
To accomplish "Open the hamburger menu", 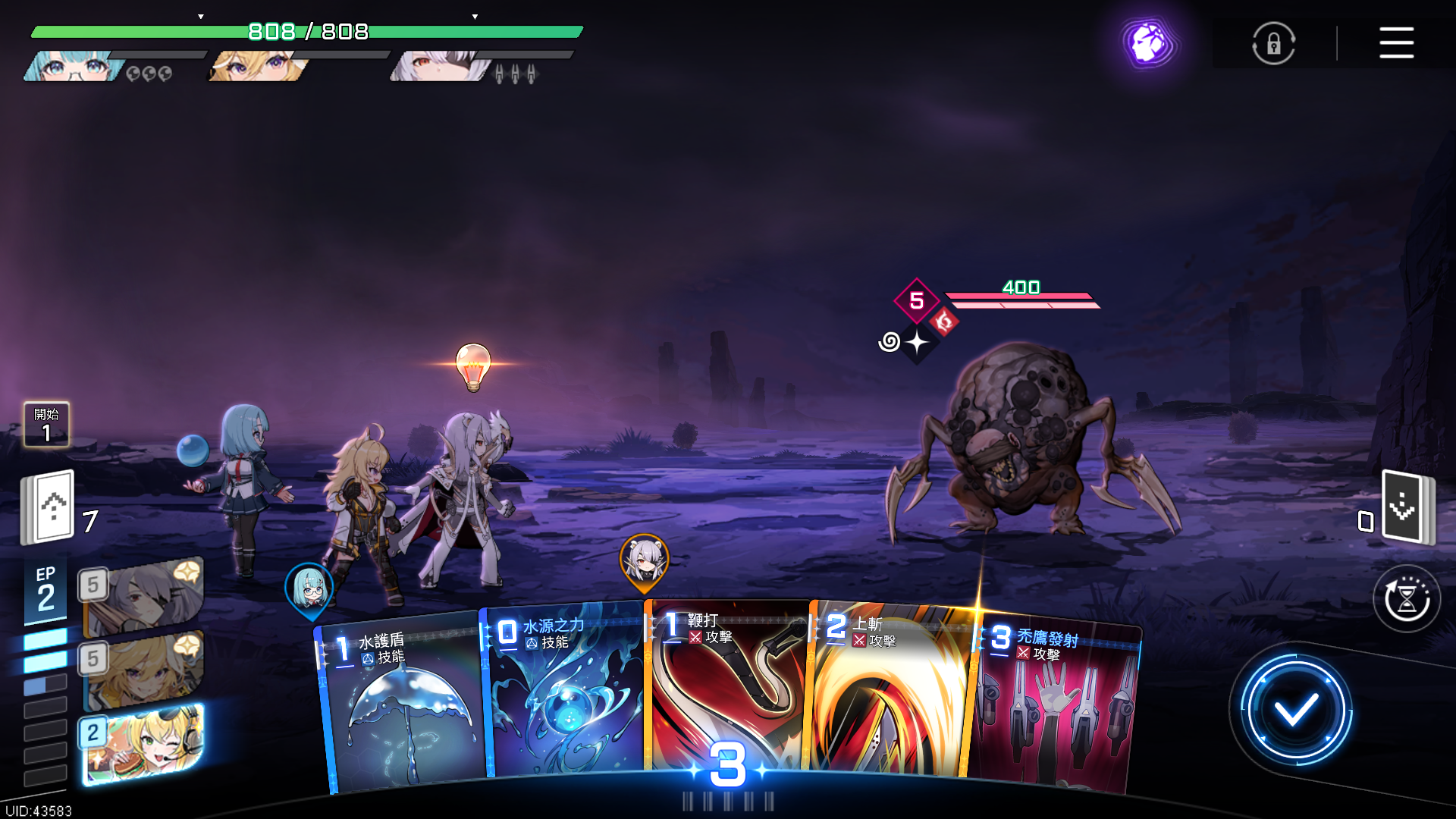I will pos(1396,42).
